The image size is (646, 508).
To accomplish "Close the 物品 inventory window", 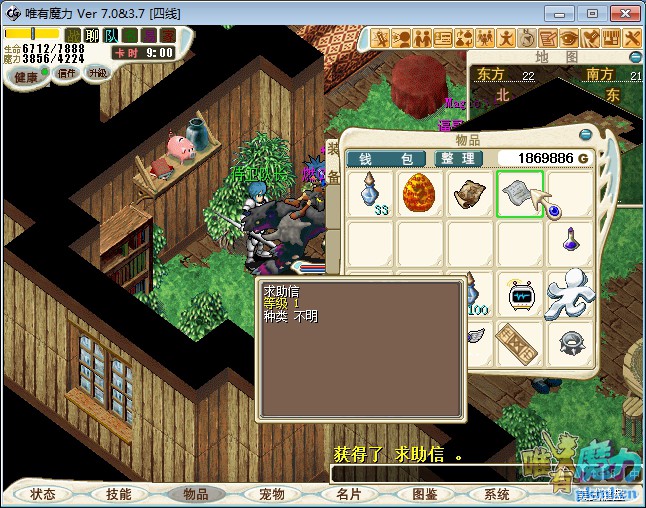I will [586, 135].
